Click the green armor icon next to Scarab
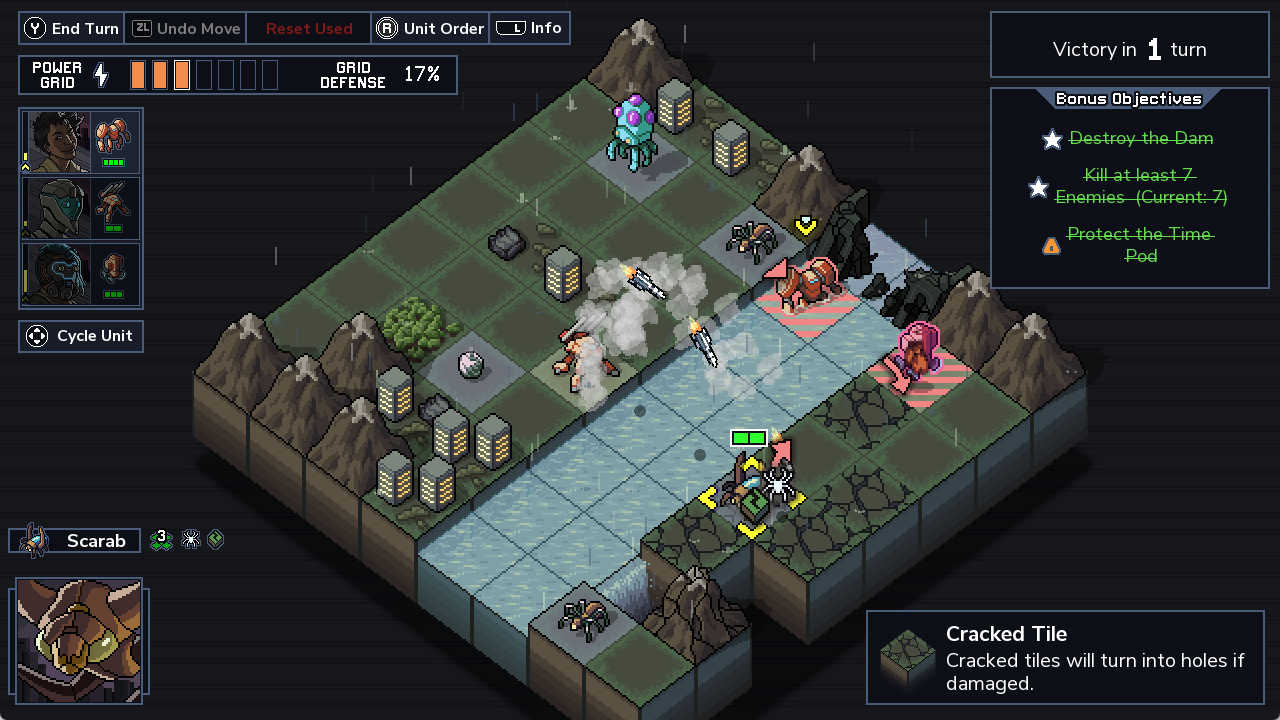The width and height of the screenshot is (1280, 720). [x=214, y=540]
